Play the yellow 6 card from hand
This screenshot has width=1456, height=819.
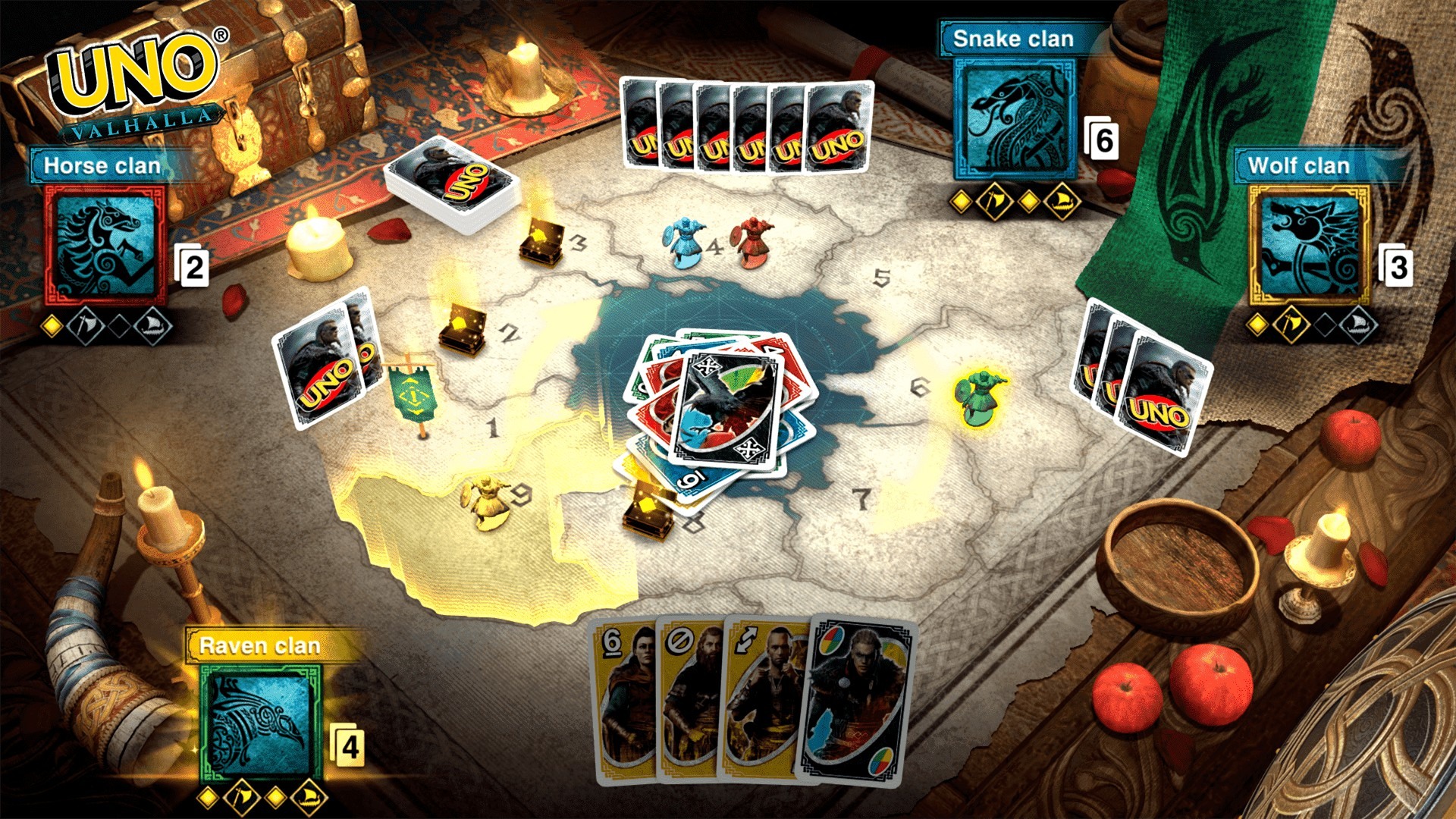click(x=626, y=698)
